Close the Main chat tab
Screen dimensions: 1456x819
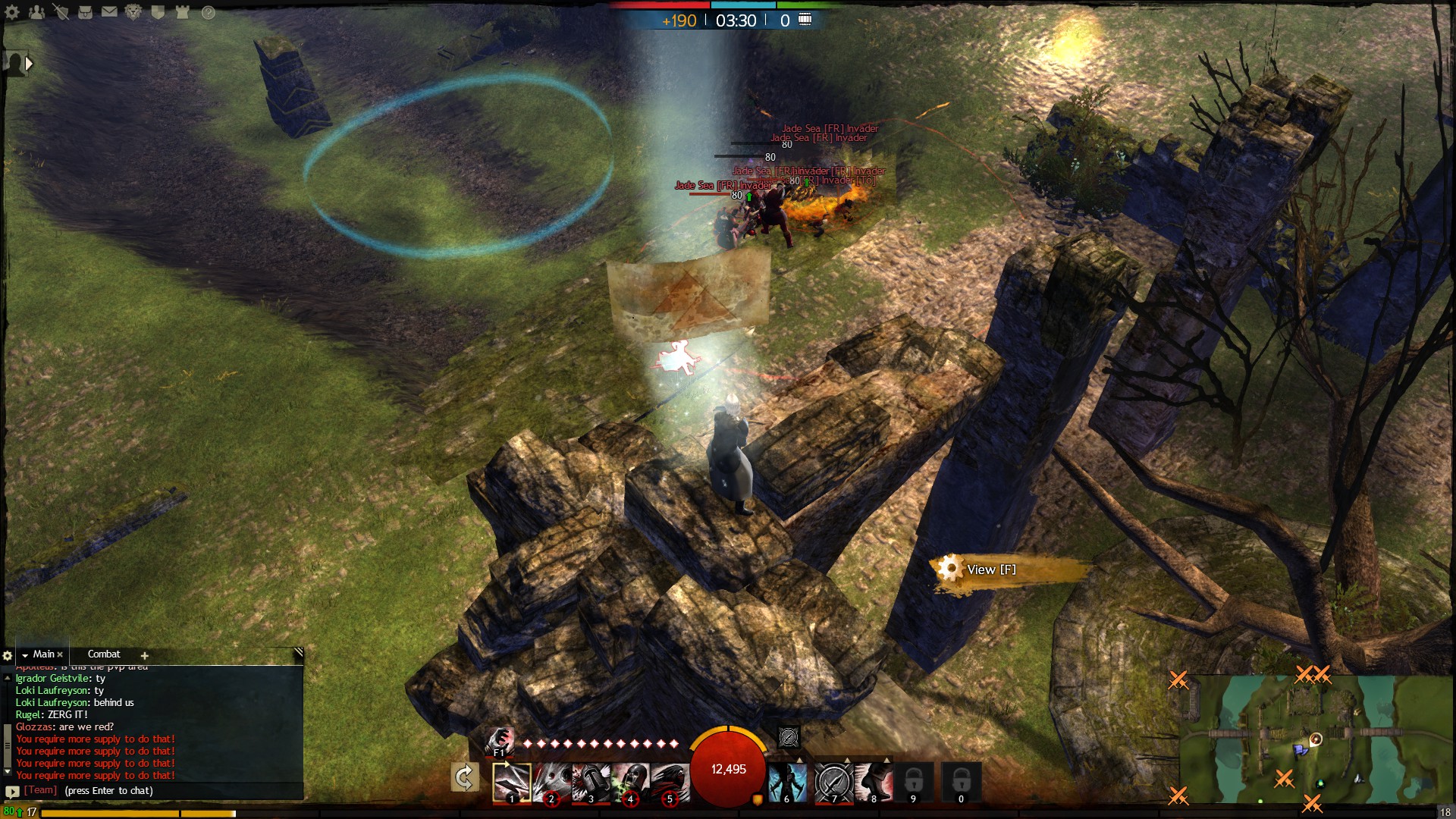pos(60,654)
